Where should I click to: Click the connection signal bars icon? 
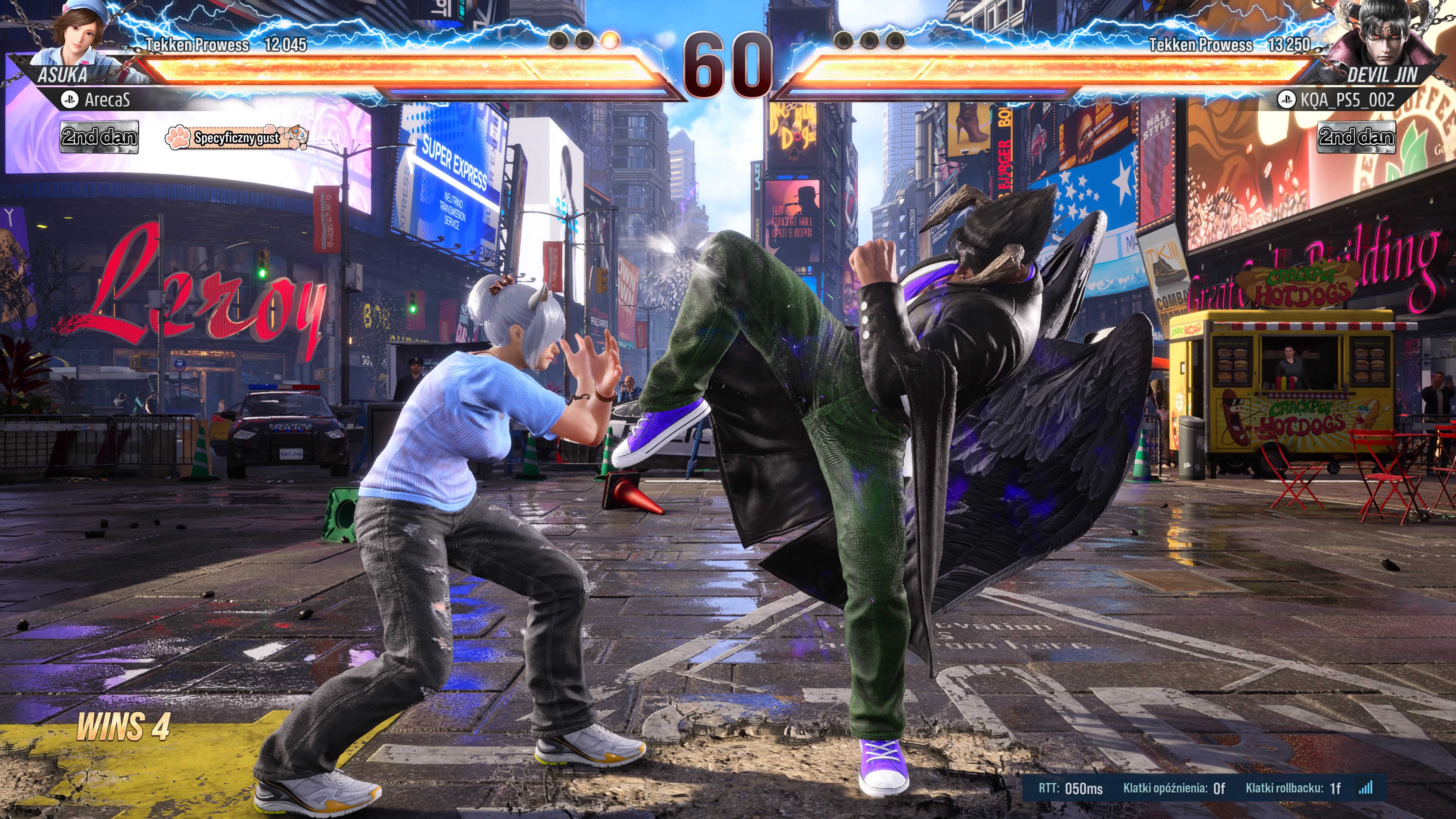click(x=1365, y=788)
